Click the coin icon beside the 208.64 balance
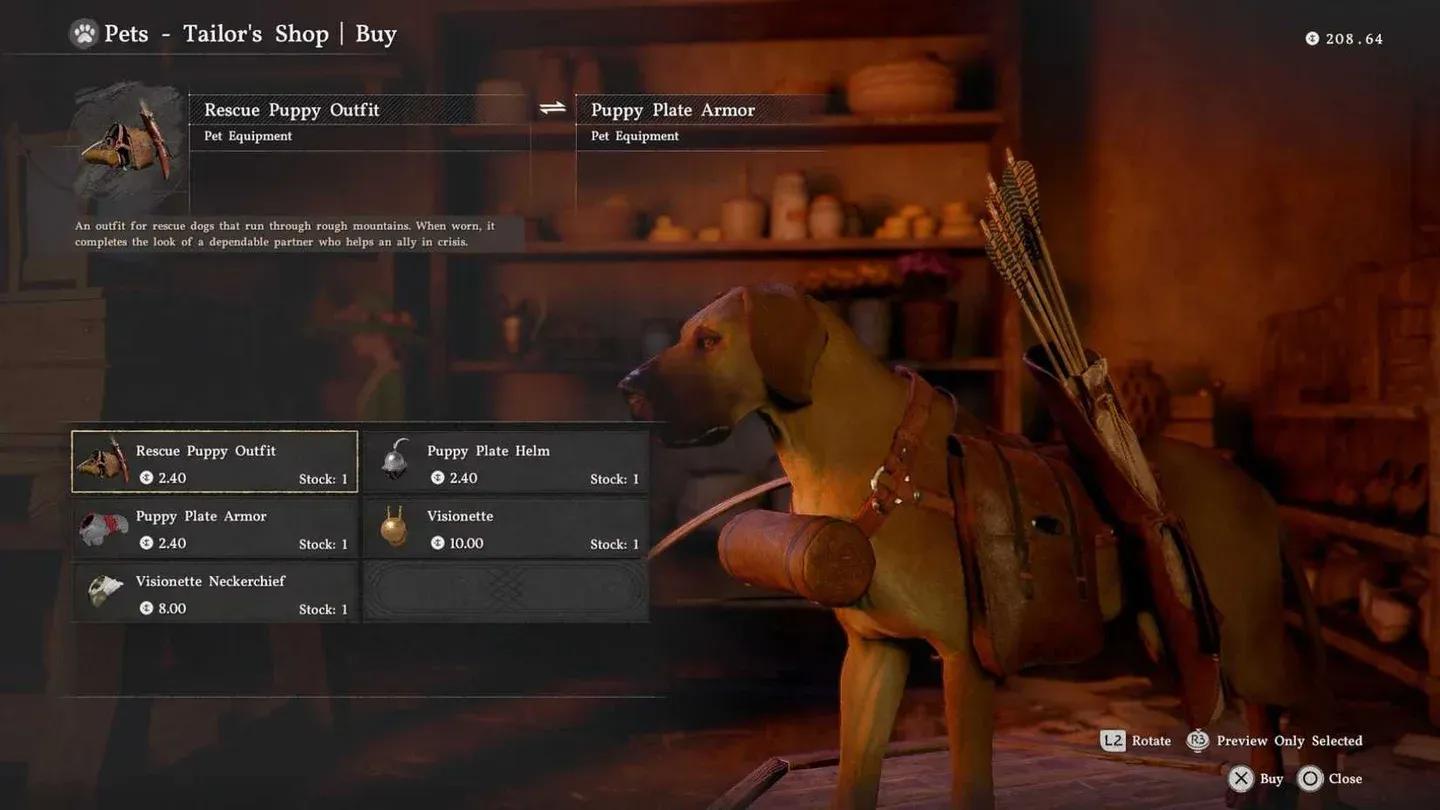Image resolution: width=1440 pixels, height=810 pixels. tap(1311, 39)
